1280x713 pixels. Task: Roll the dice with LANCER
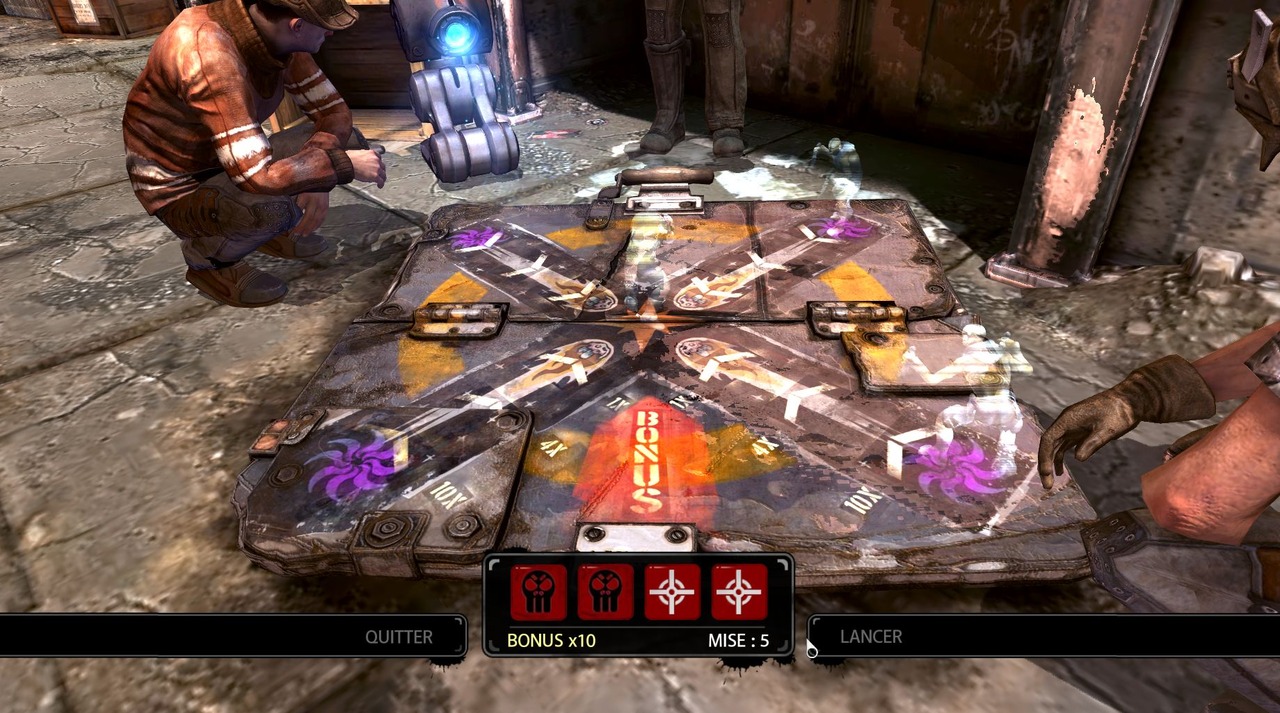click(871, 637)
